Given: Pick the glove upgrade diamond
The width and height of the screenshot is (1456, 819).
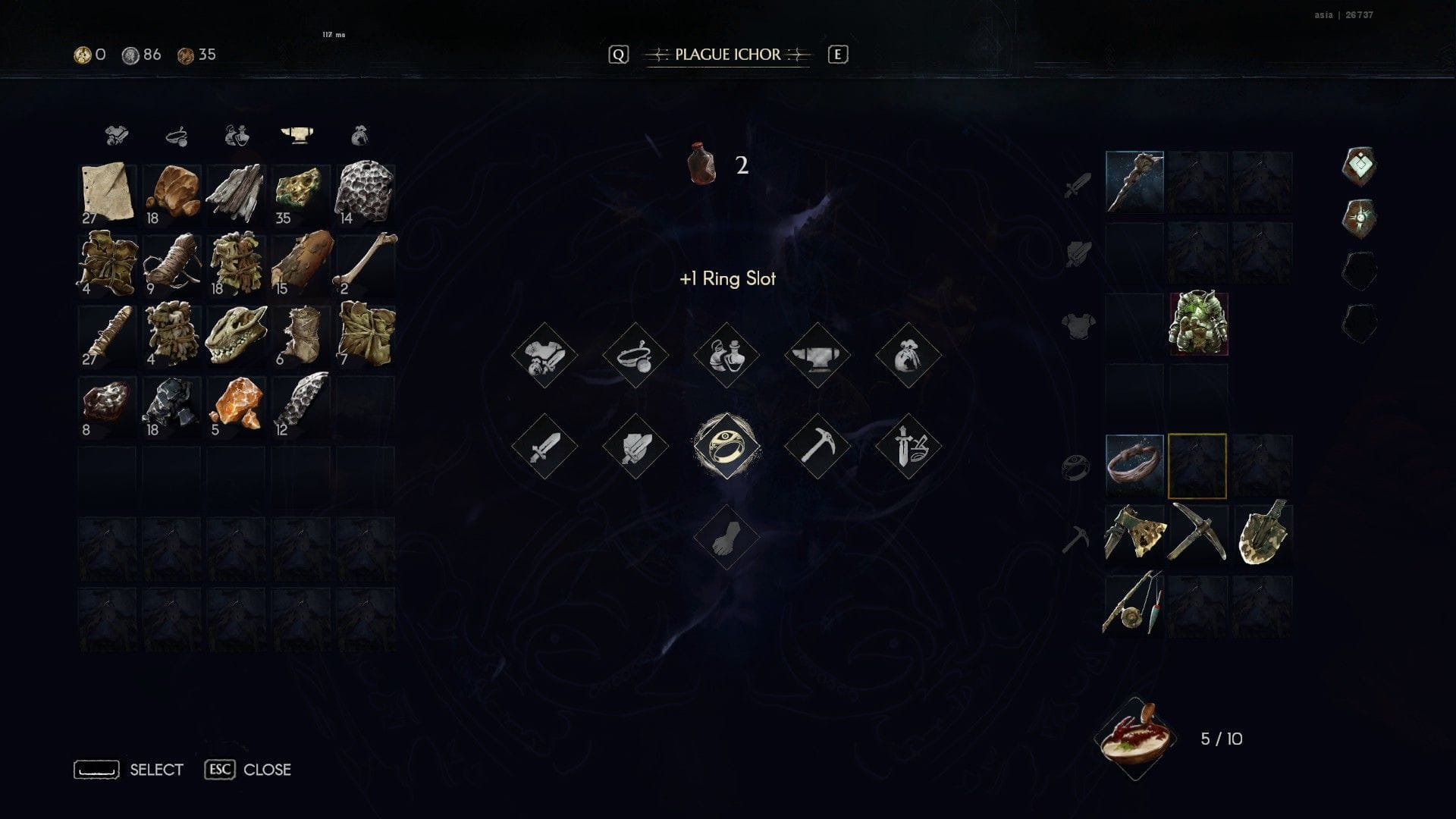Looking at the screenshot, I should pos(726,537).
